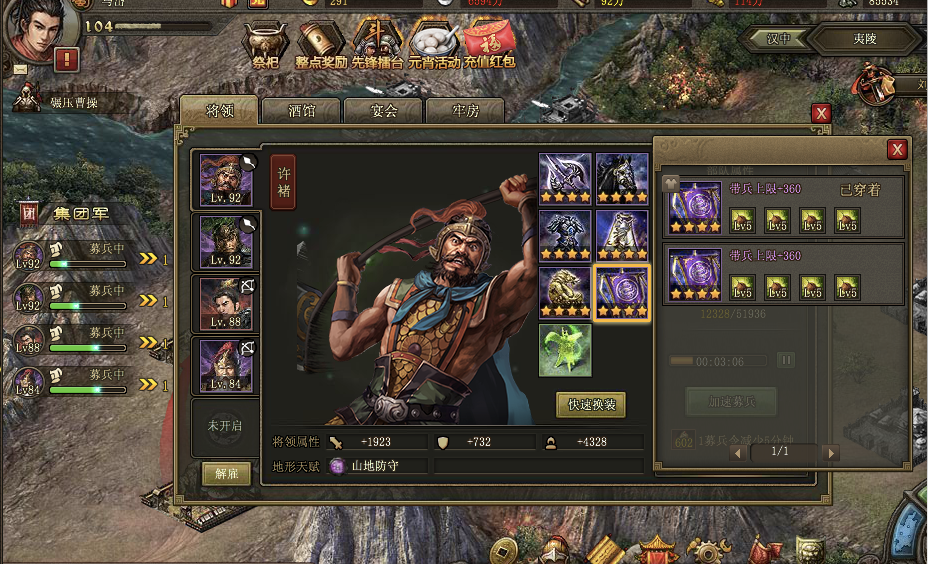
Task: Open the 祭祀 sacrifice icon
Action: (265, 45)
